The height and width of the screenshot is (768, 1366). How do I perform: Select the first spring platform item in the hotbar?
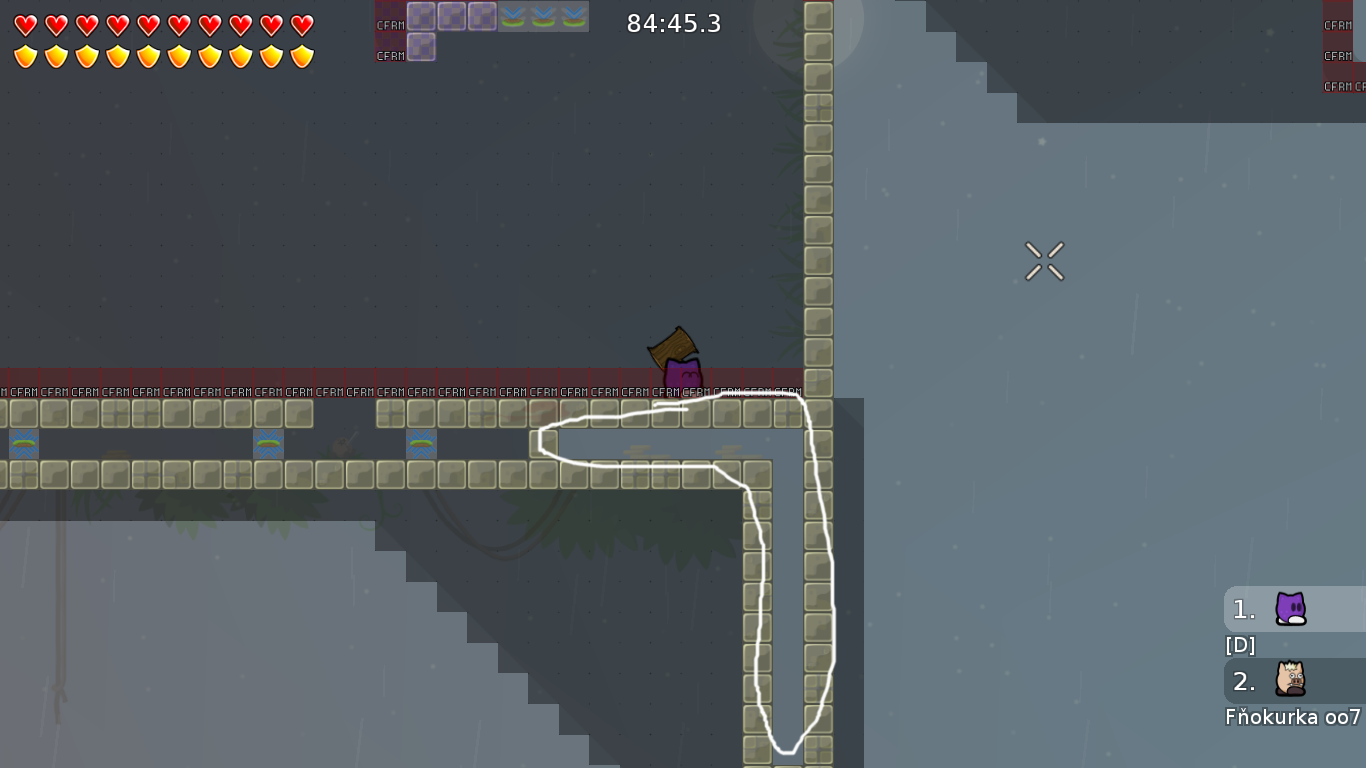[x=513, y=16]
